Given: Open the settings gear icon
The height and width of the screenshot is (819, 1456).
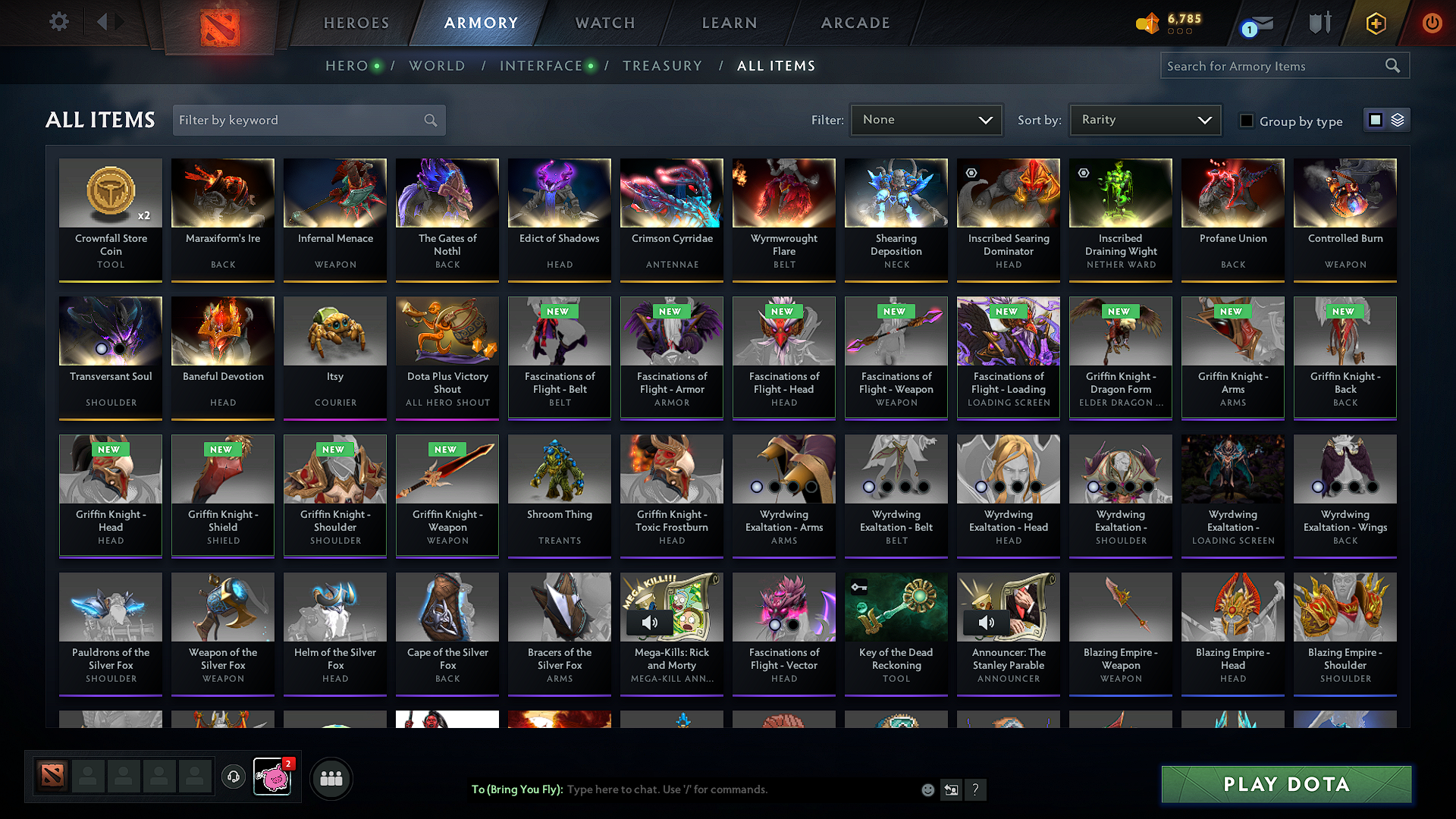Looking at the screenshot, I should coord(58,21).
